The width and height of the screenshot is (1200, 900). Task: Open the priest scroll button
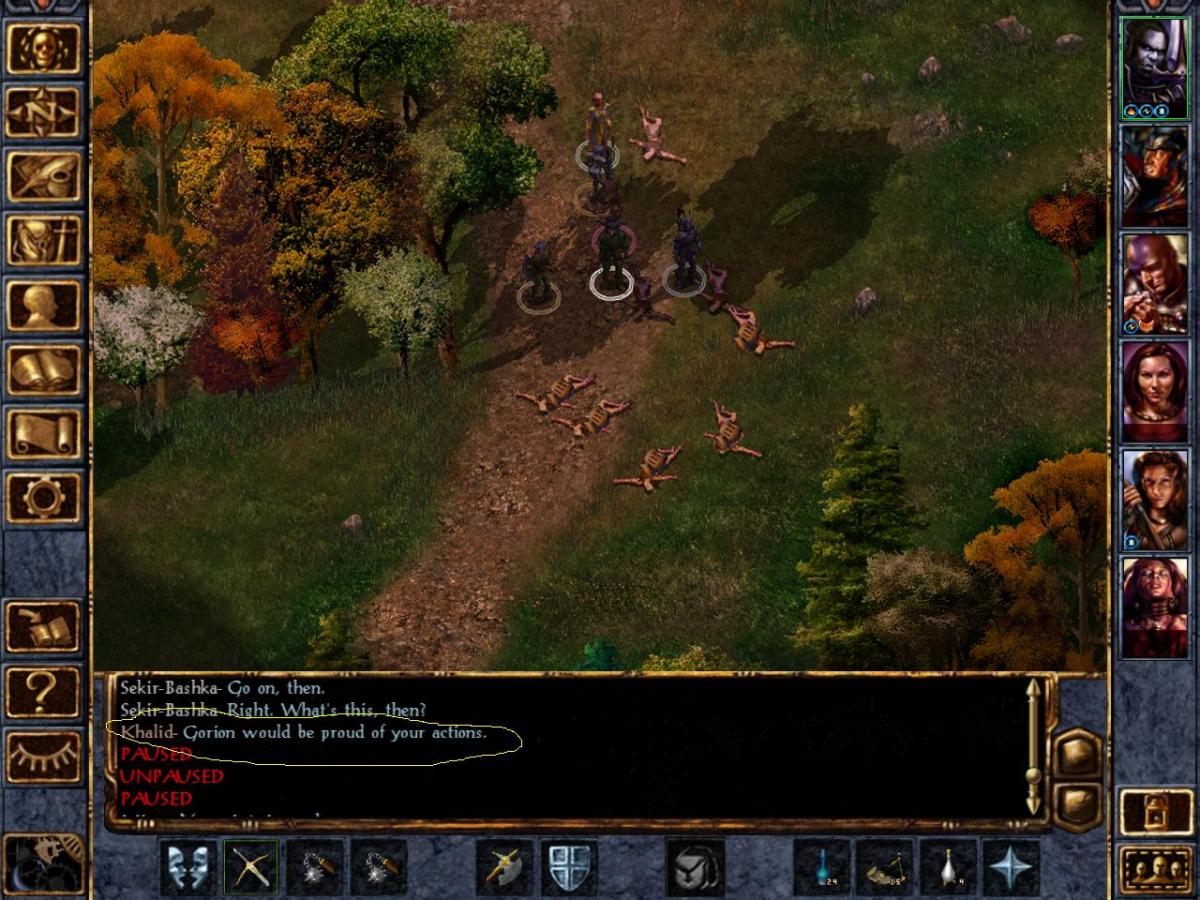(x=43, y=433)
